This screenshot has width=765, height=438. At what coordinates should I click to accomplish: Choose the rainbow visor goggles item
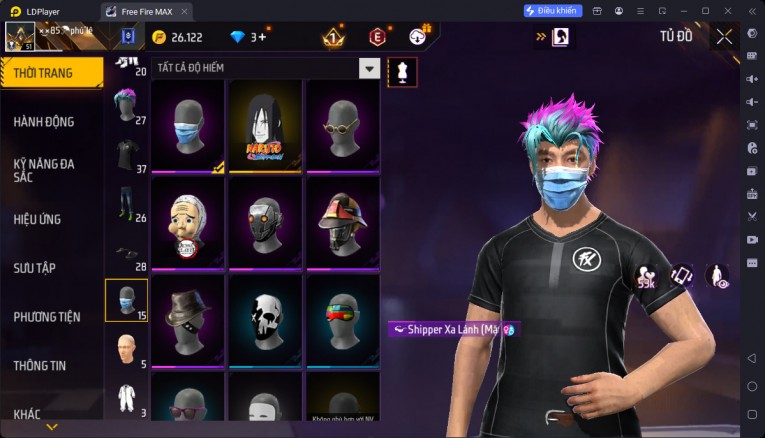click(x=342, y=321)
